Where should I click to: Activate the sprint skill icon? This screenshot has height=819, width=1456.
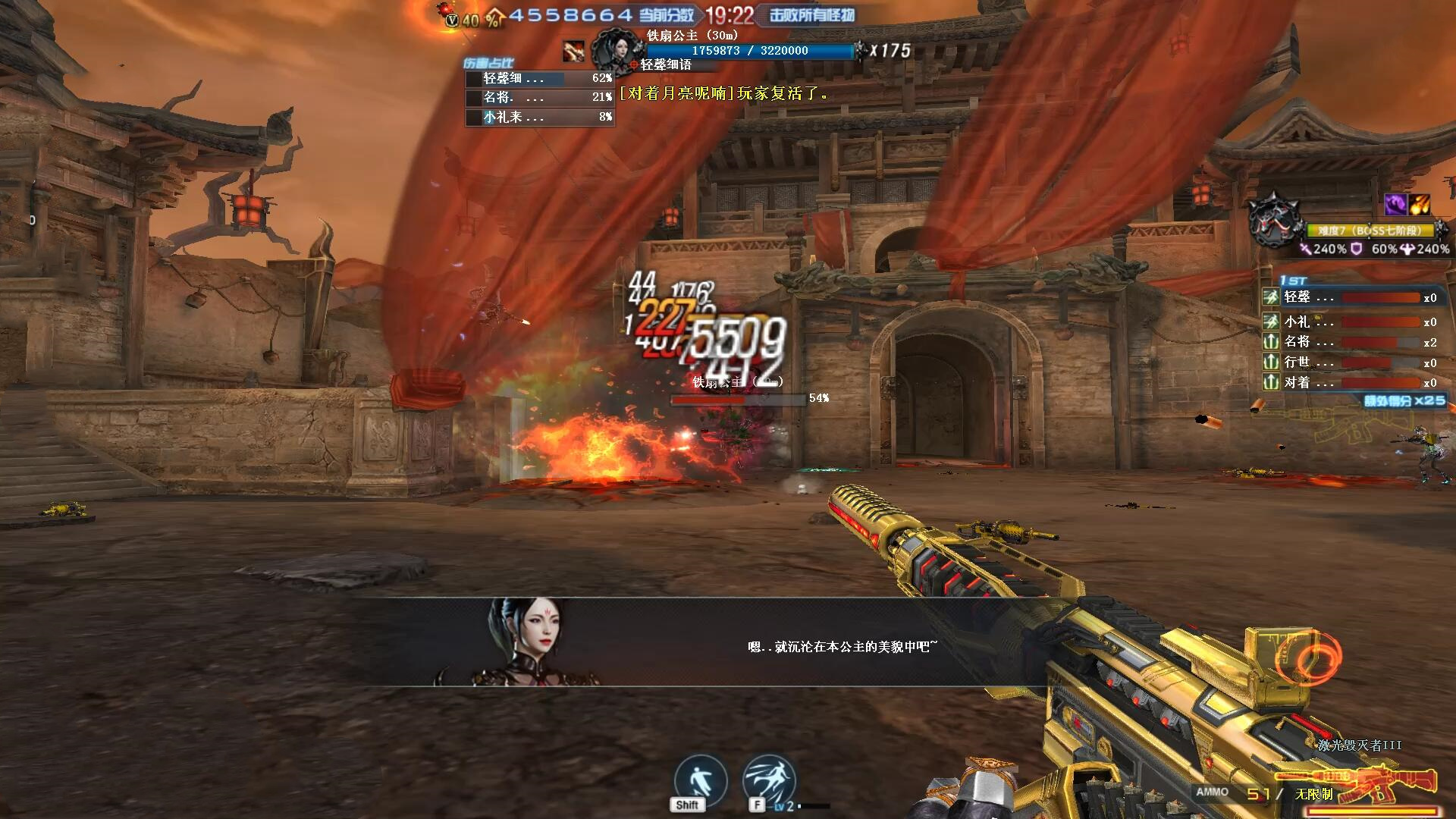[700, 780]
